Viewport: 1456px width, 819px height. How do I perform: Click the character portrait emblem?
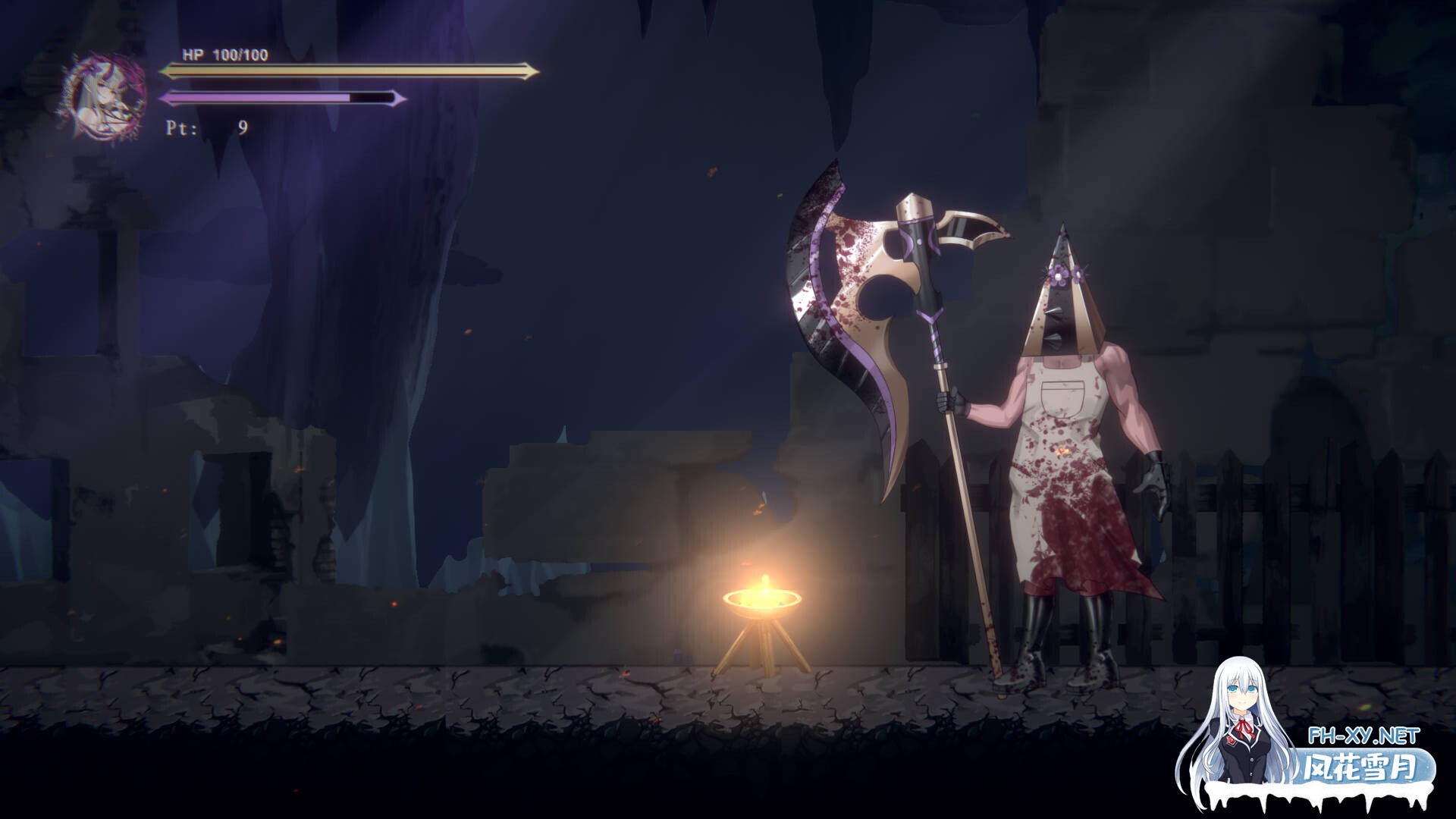[105, 97]
